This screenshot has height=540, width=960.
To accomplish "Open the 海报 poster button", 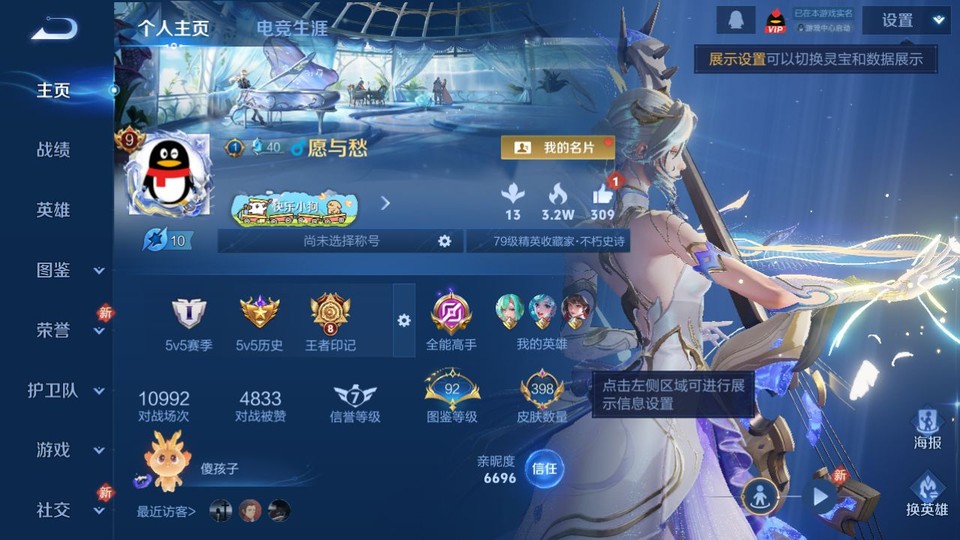I will pos(927,428).
